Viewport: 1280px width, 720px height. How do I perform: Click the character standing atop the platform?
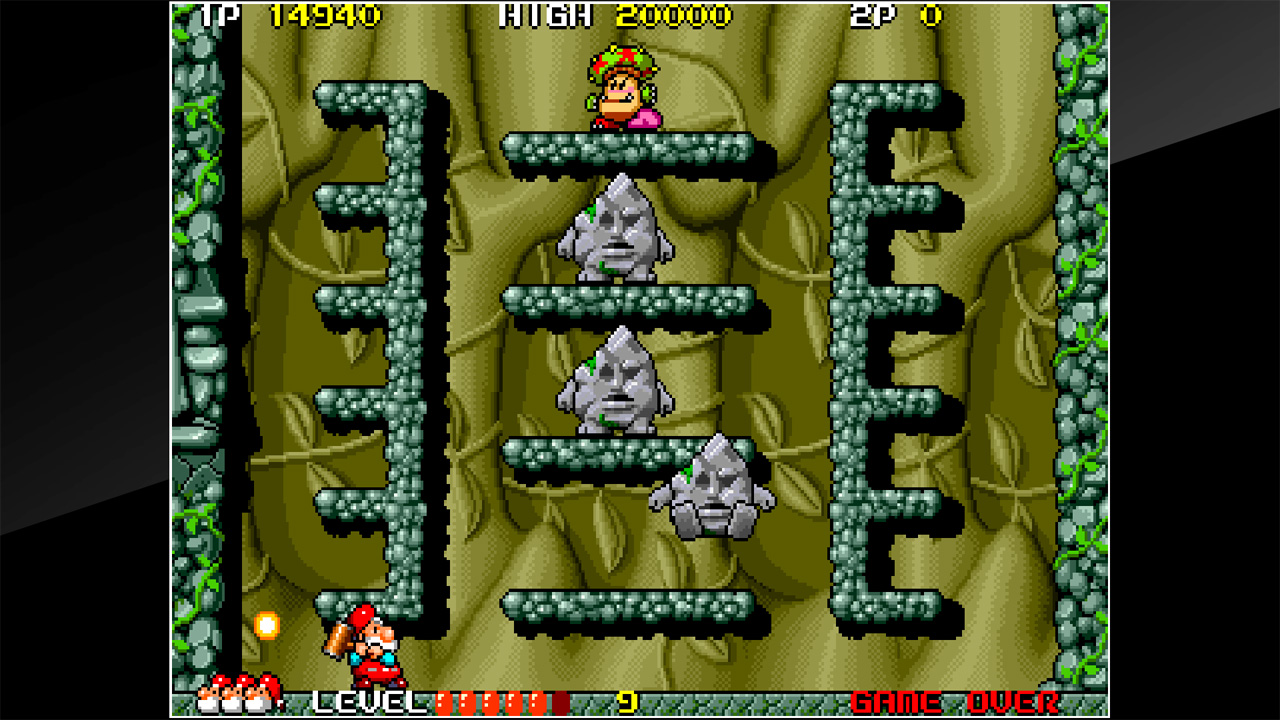click(622, 85)
